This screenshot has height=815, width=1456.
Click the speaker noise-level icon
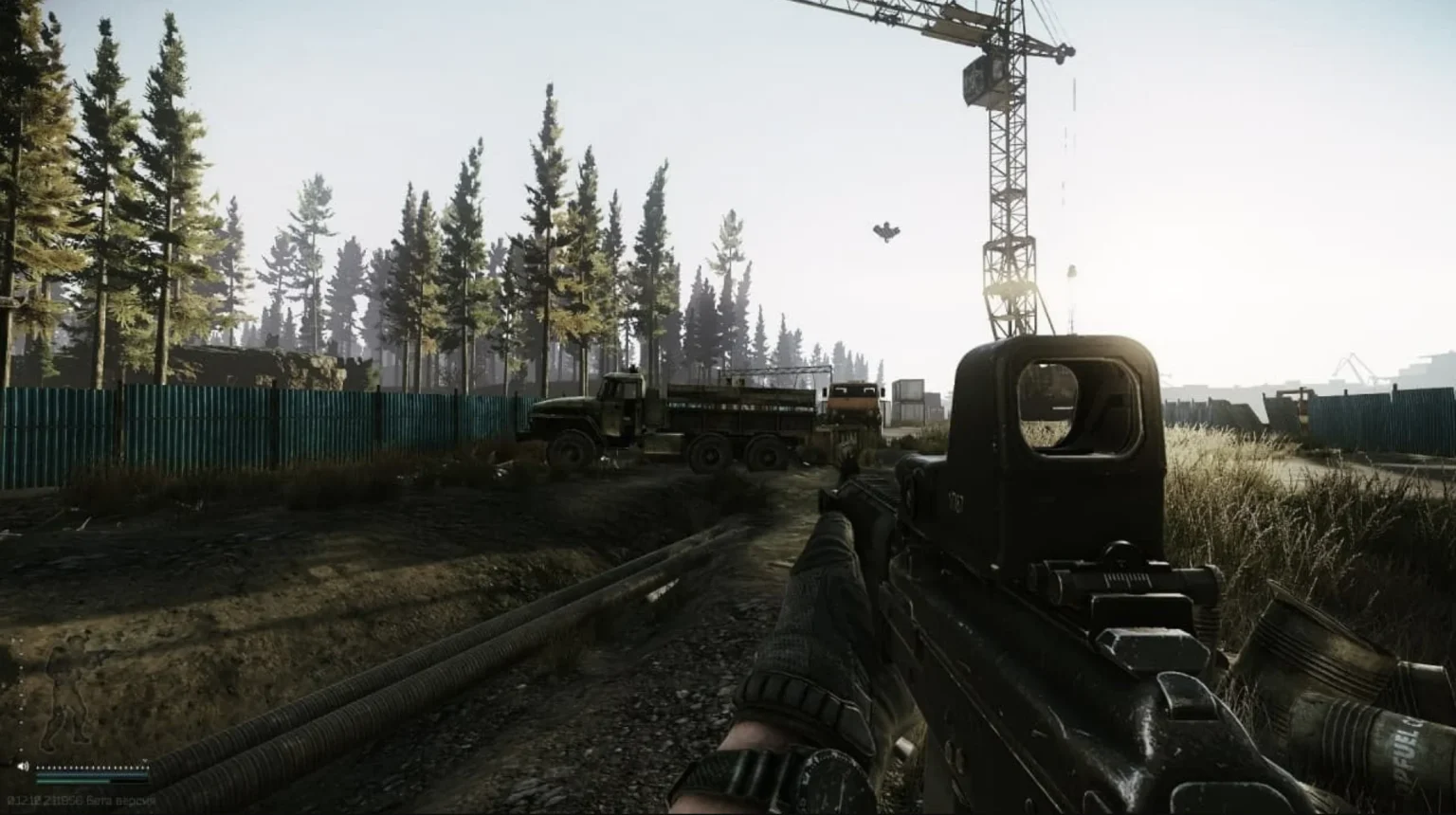(x=23, y=767)
